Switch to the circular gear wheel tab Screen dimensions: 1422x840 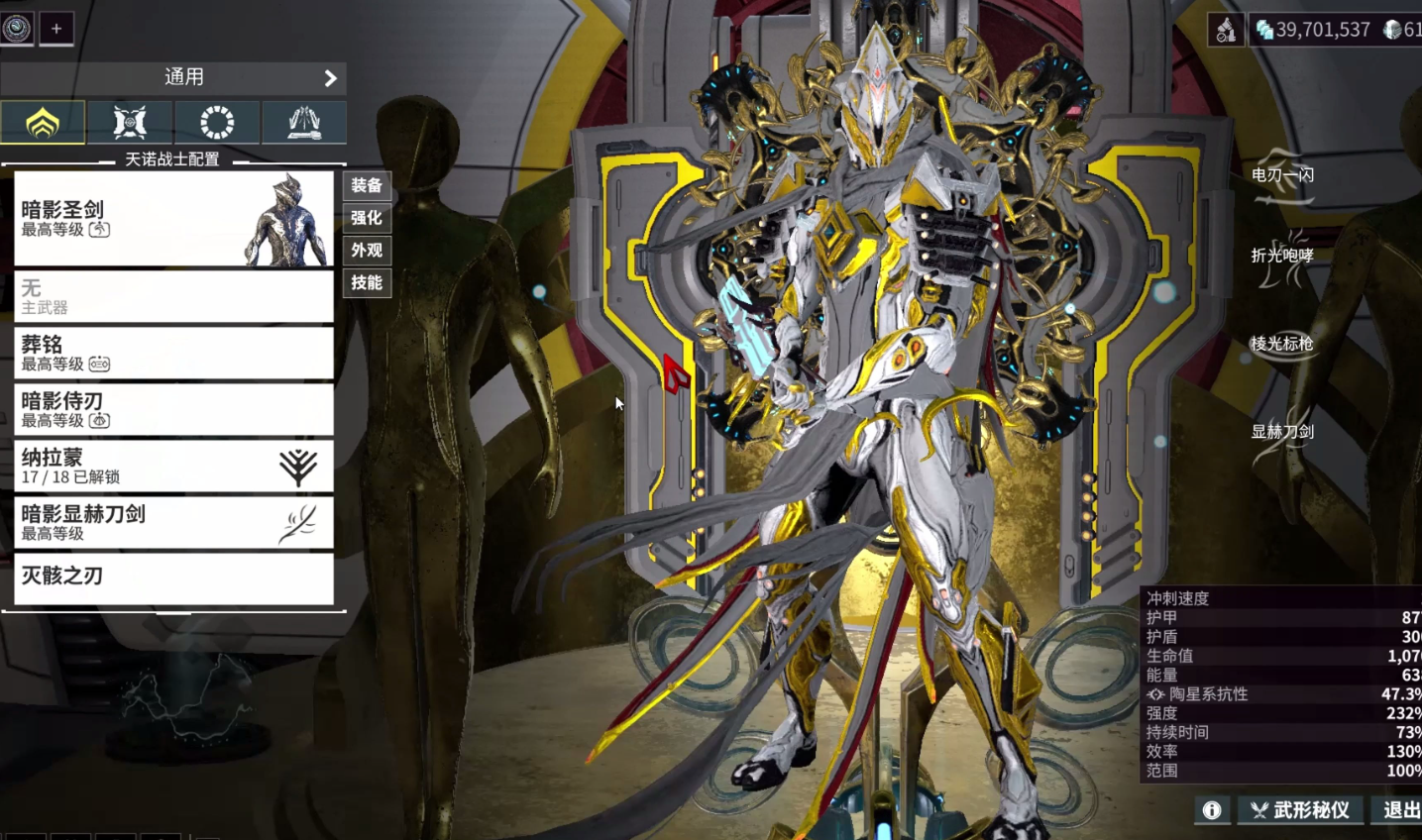[x=217, y=123]
